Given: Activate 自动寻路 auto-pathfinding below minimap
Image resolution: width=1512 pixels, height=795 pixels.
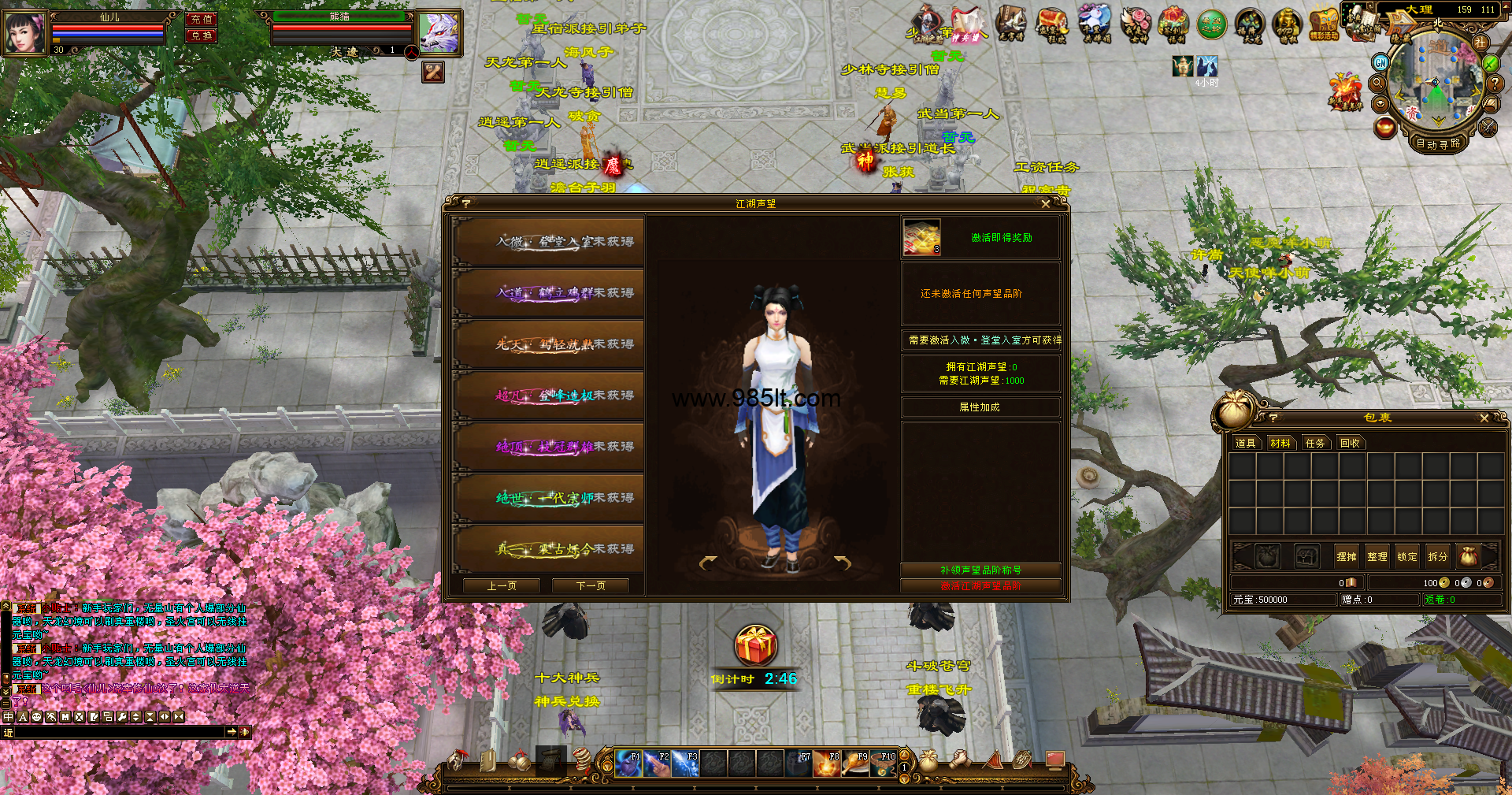Looking at the screenshot, I should pyautogui.click(x=1438, y=143).
